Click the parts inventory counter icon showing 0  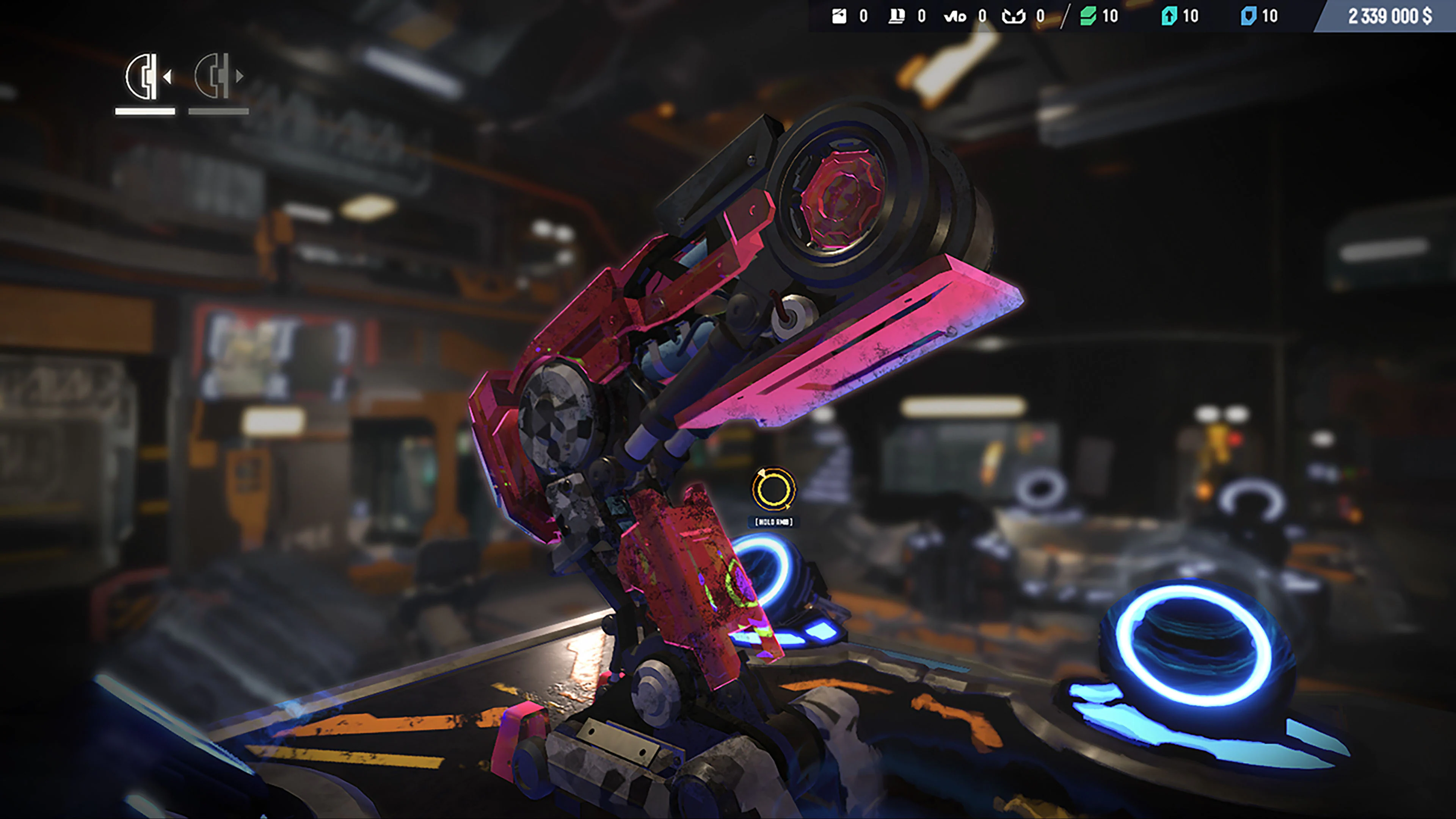(x=839, y=16)
